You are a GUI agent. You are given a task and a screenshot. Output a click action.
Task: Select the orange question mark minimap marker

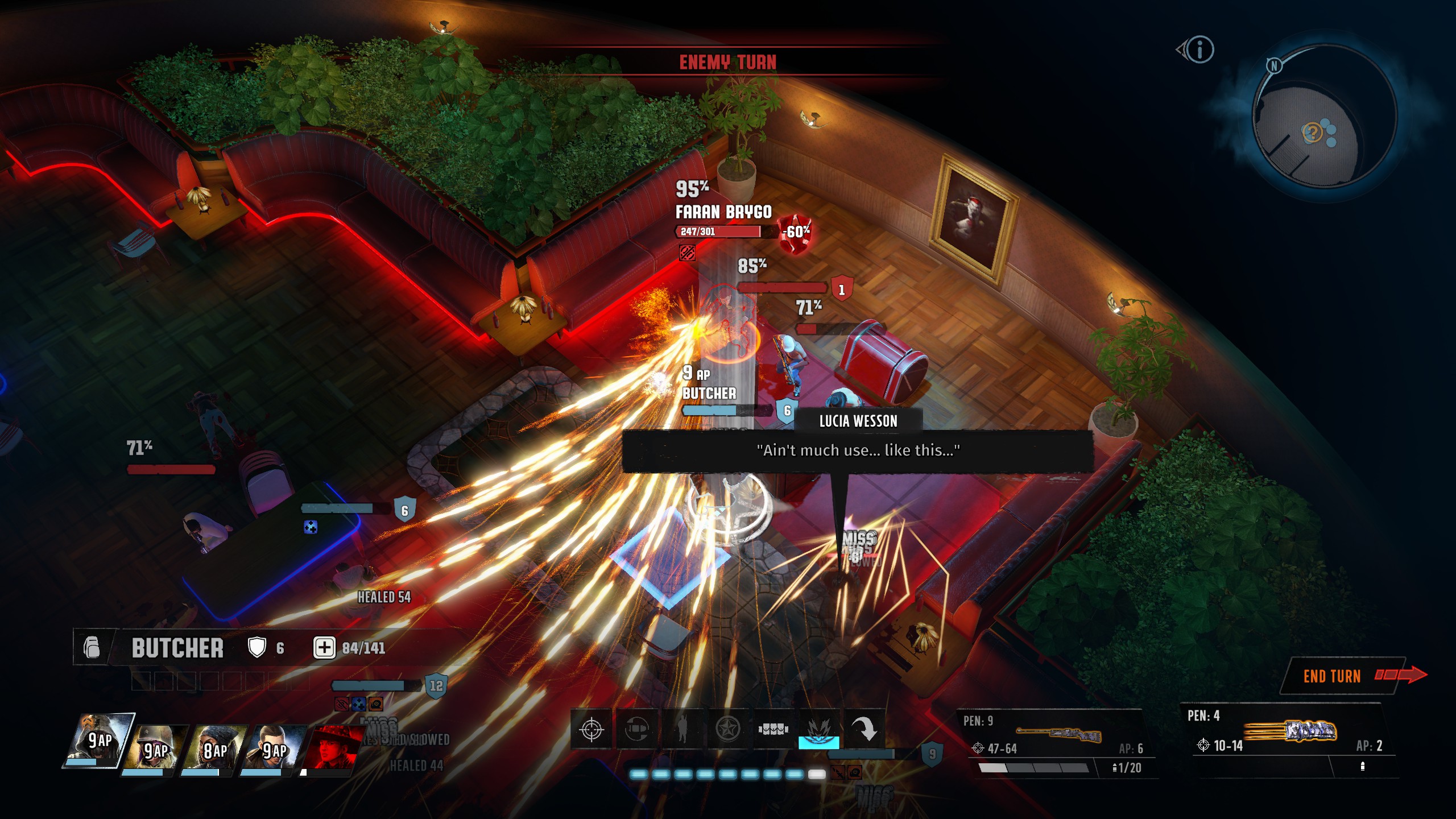1312,133
